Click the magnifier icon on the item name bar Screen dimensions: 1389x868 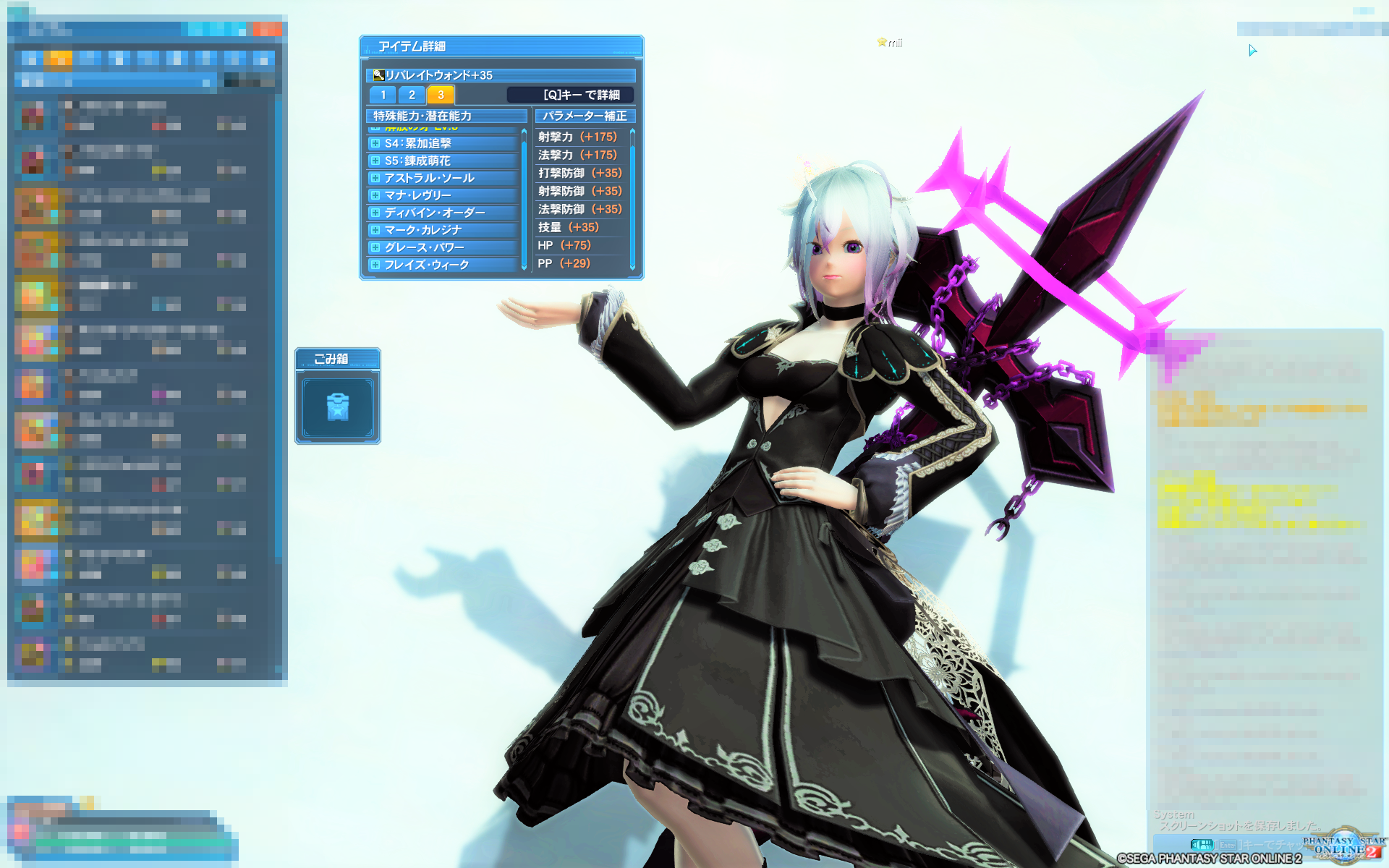[x=378, y=75]
